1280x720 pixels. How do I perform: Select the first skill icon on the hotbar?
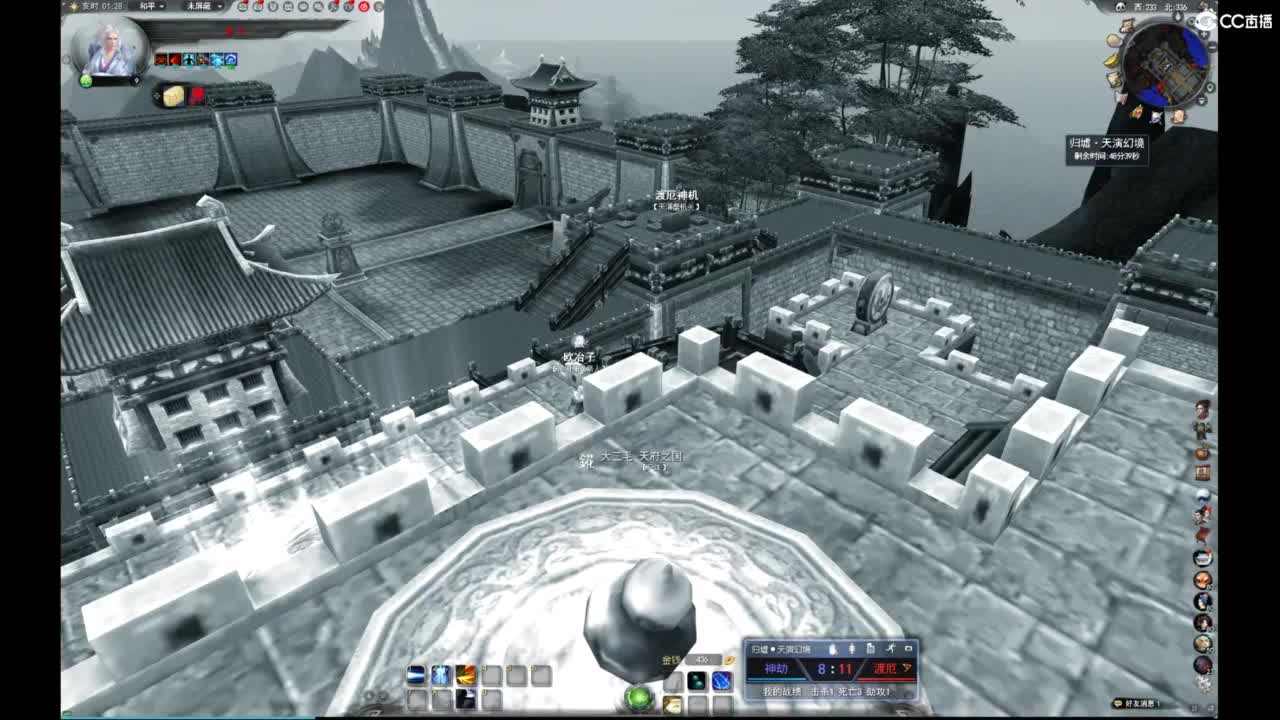coord(417,675)
